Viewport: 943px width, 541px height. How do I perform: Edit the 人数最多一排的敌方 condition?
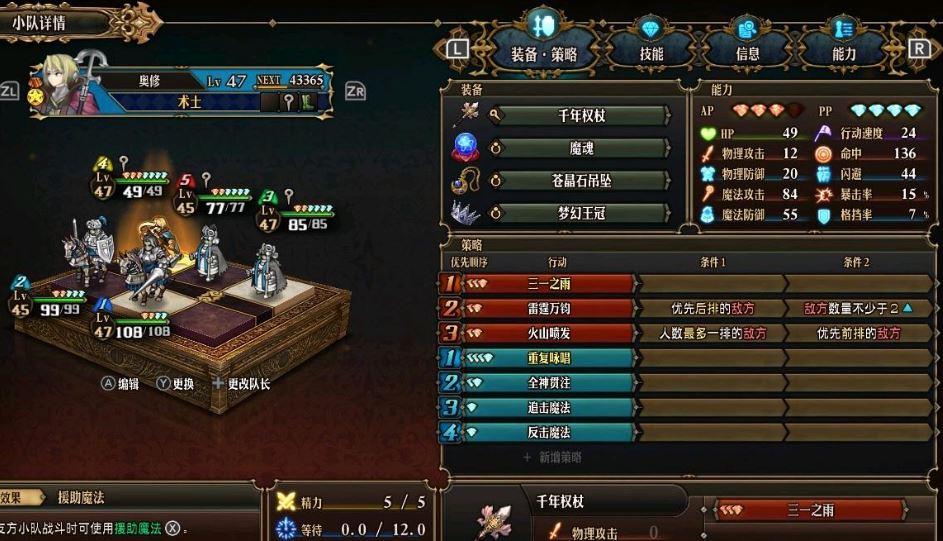tap(712, 333)
